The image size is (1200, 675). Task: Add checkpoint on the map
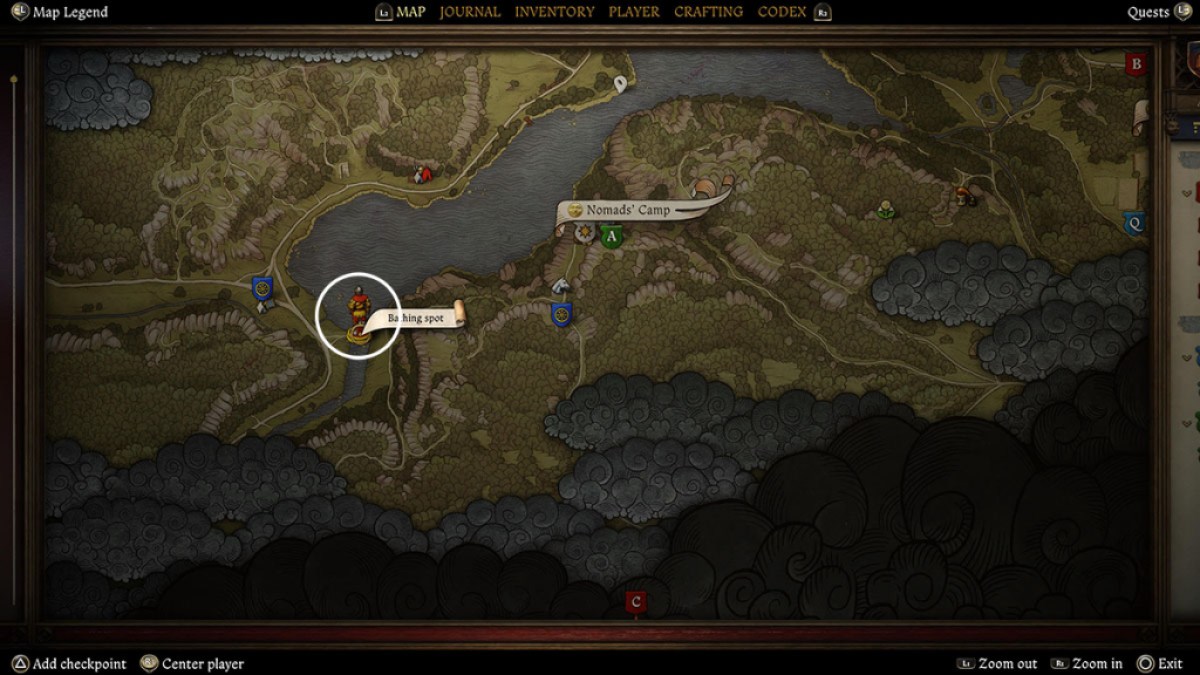click(79, 663)
